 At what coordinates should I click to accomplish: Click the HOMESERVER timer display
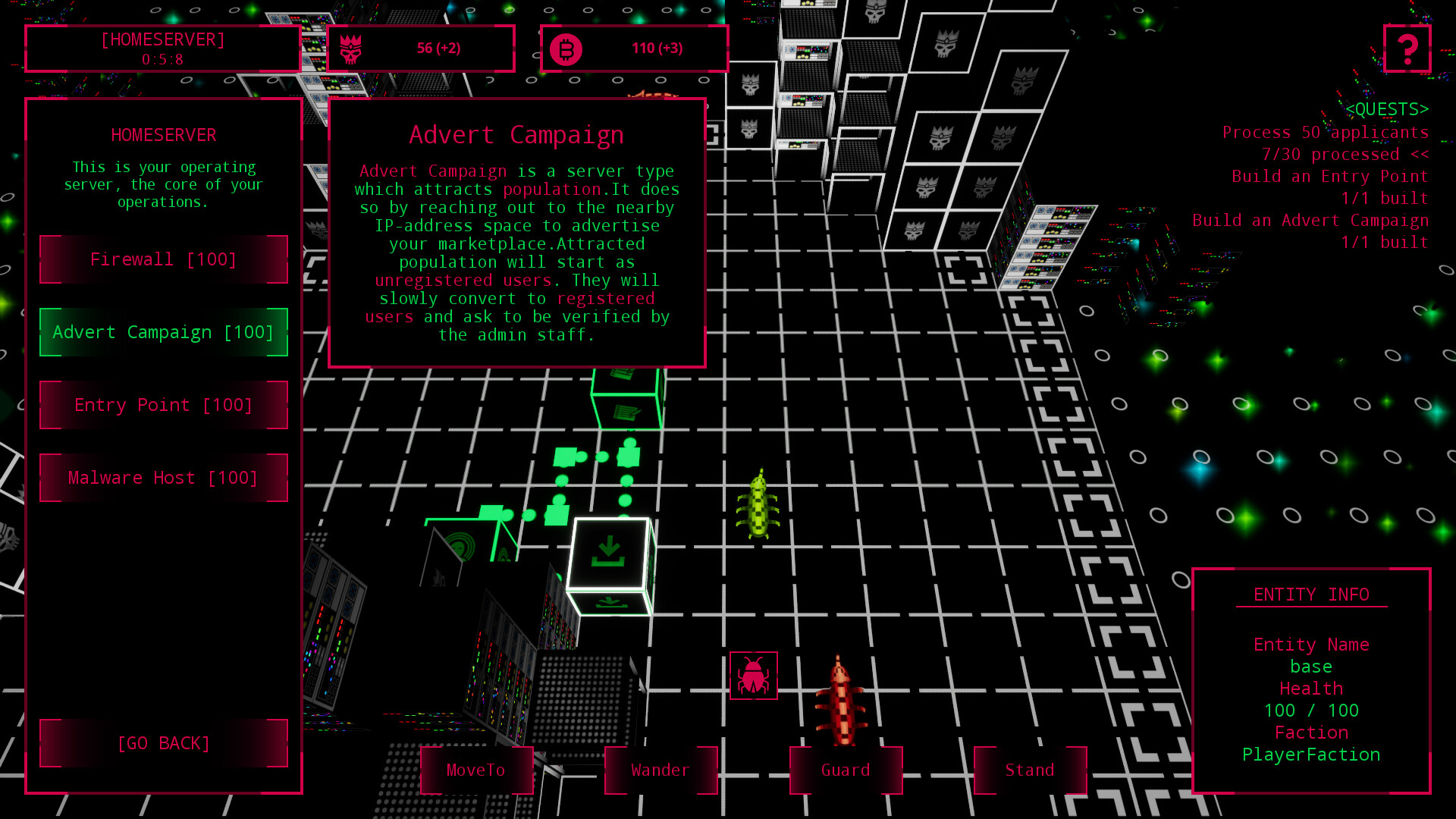click(163, 49)
